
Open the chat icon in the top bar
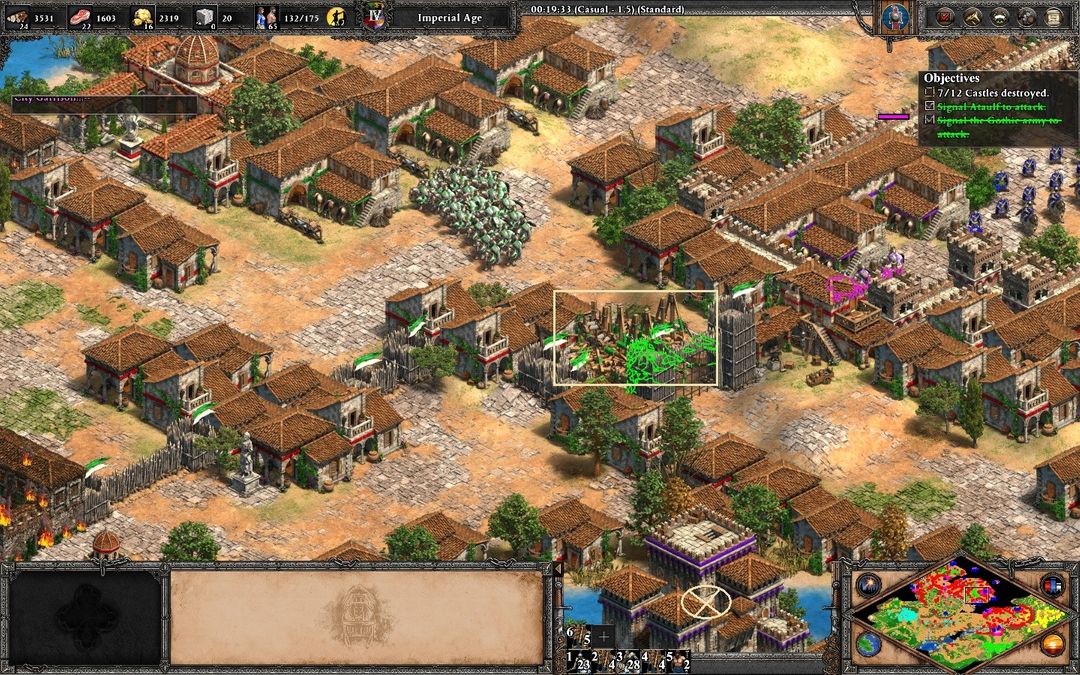point(1026,17)
